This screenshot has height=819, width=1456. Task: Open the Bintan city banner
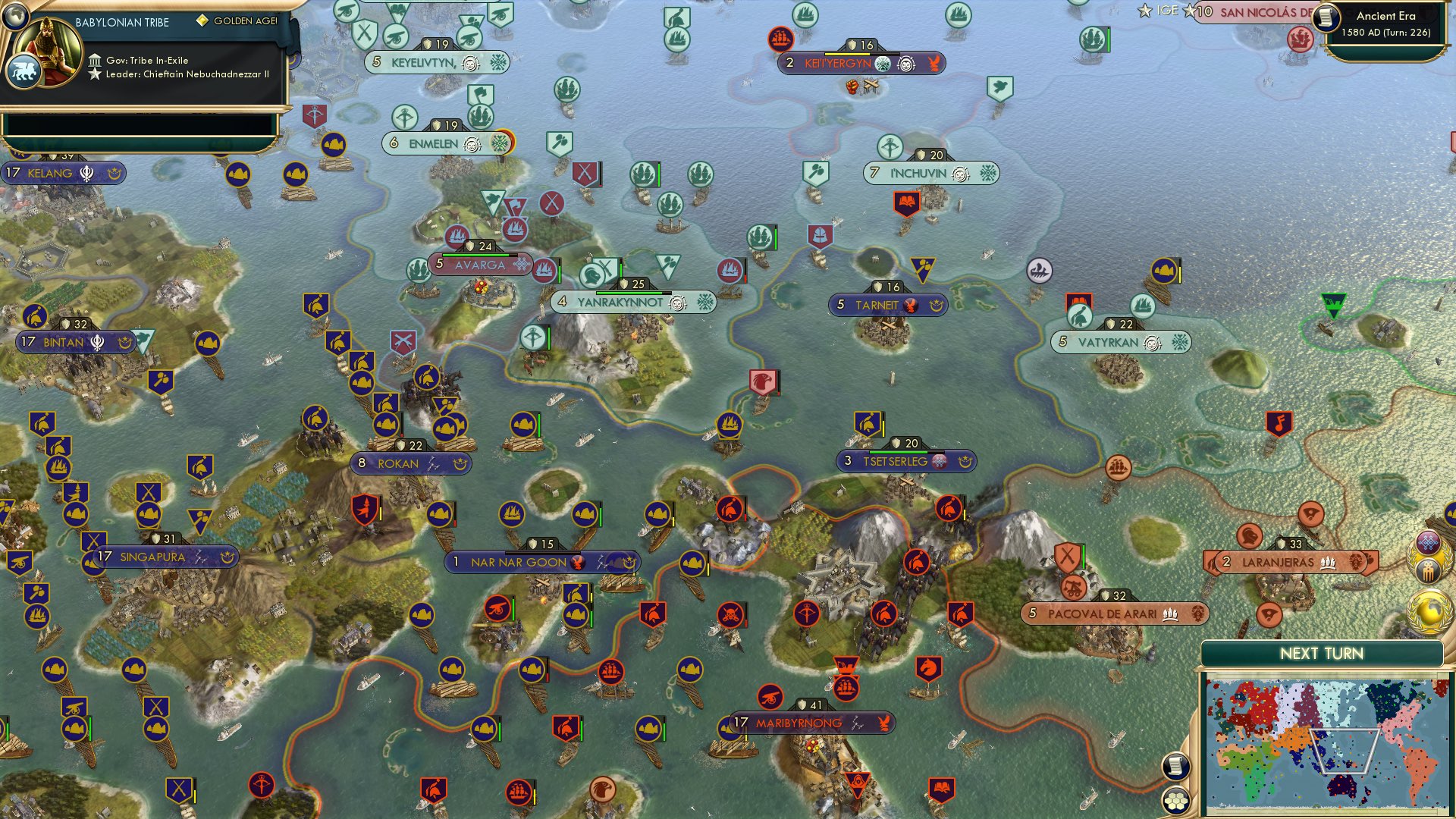64,343
